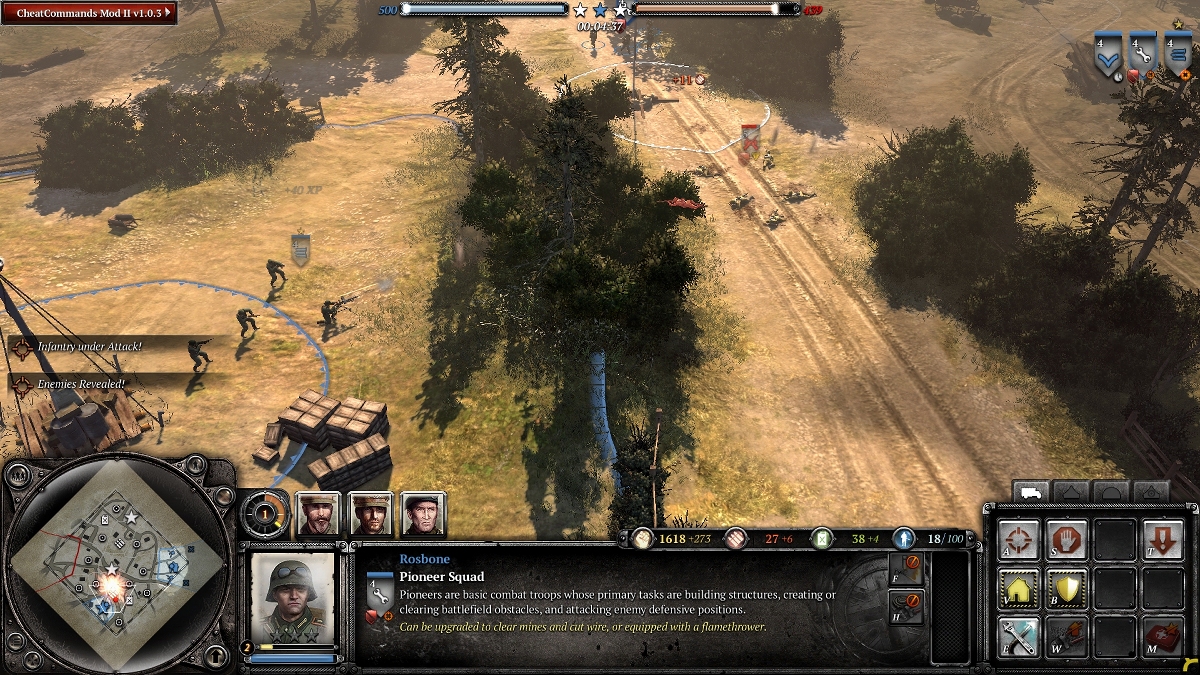Screen dimensions: 1200x675
Task: Activate the Attack Move crosshair command
Action: click(1018, 541)
